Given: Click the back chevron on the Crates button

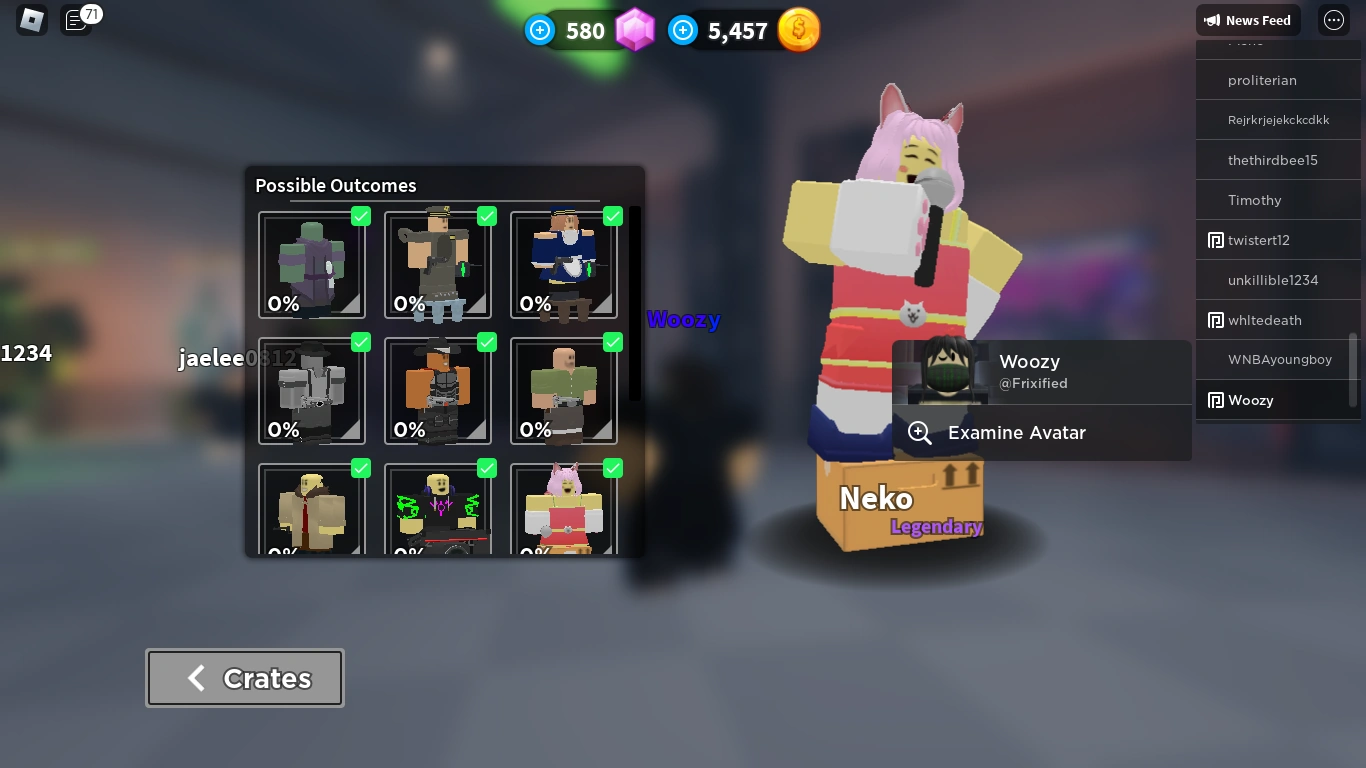Looking at the screenshot, I should (x=195, y=678).
